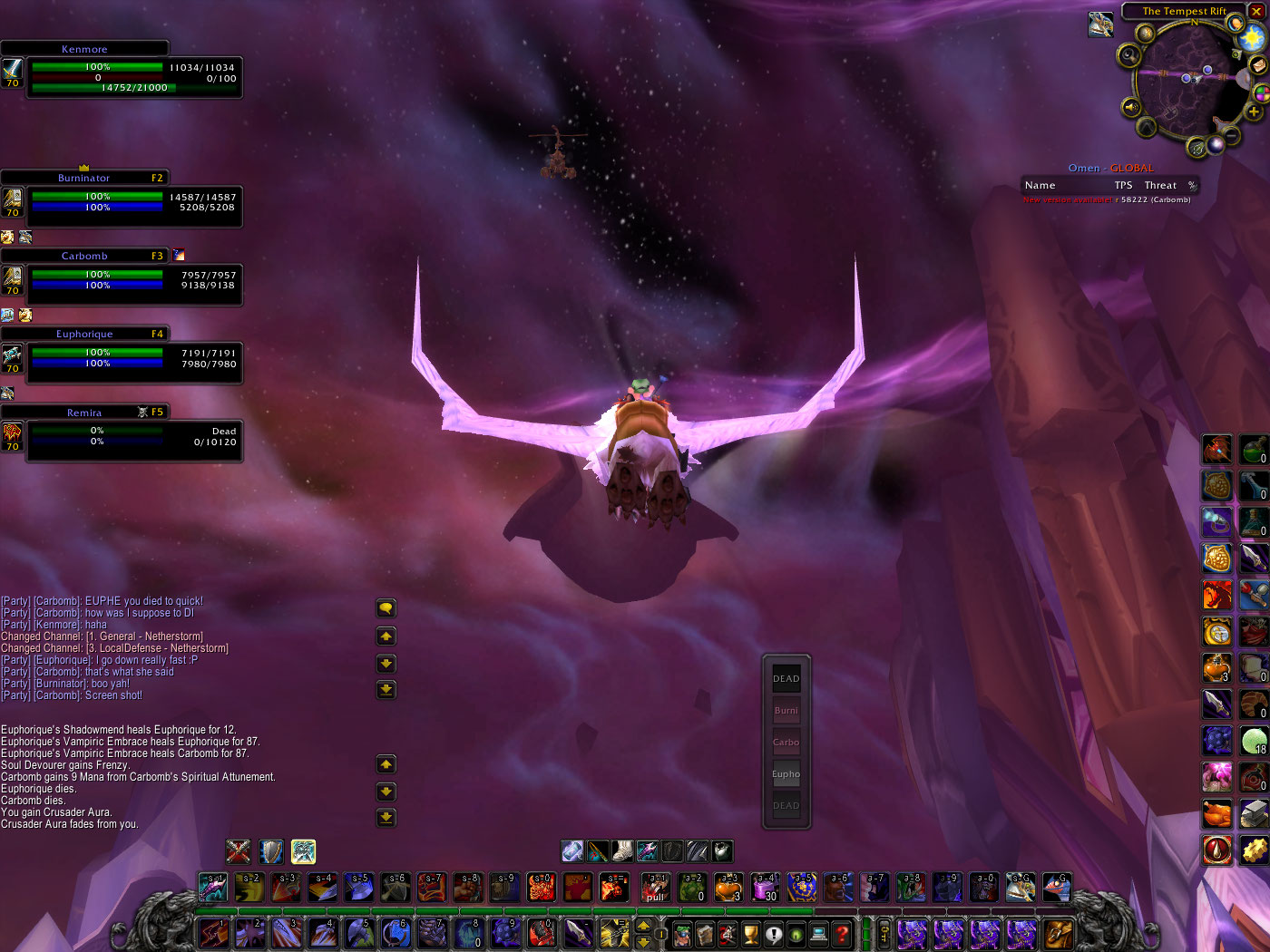The height and width of the screenshot is (952, 1270).
Task: Open the mail envelope icon on minimap
Action: 1258,65
